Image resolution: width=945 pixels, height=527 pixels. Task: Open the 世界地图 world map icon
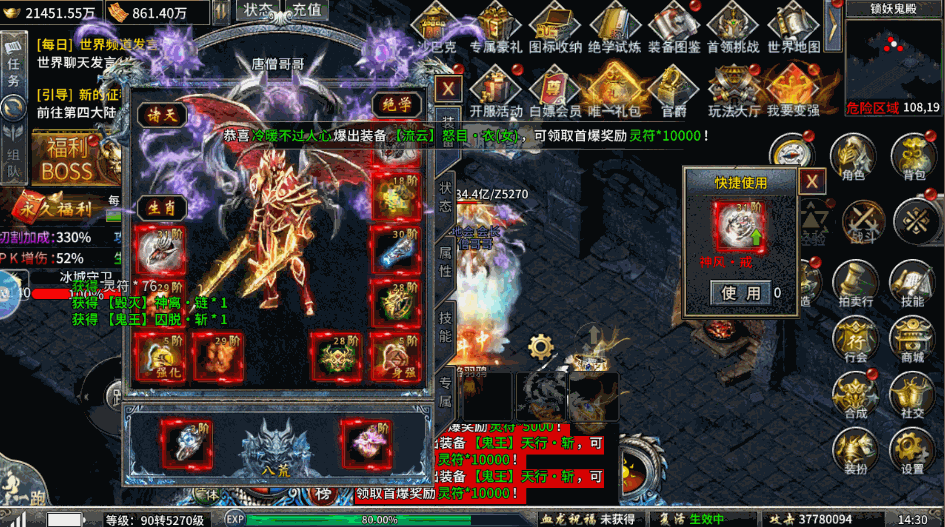[794, 28]
